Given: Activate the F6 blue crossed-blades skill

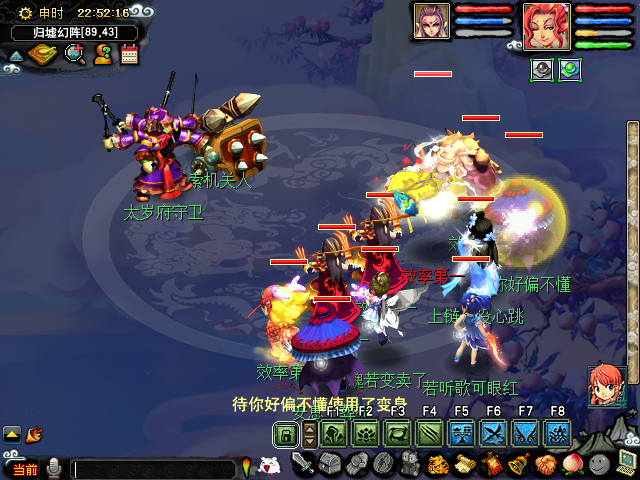Looking at the screenshot, I should click(493, 433).
